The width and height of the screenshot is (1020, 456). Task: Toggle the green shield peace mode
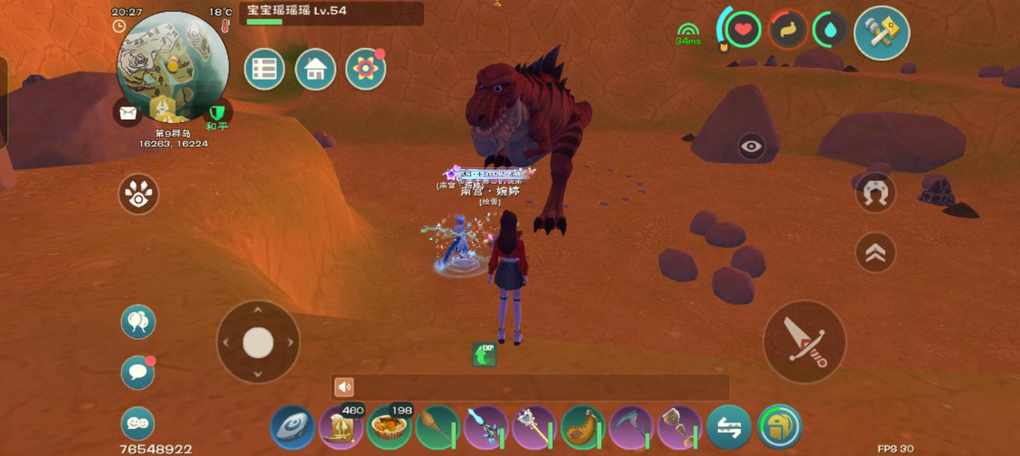pos(216,113)
